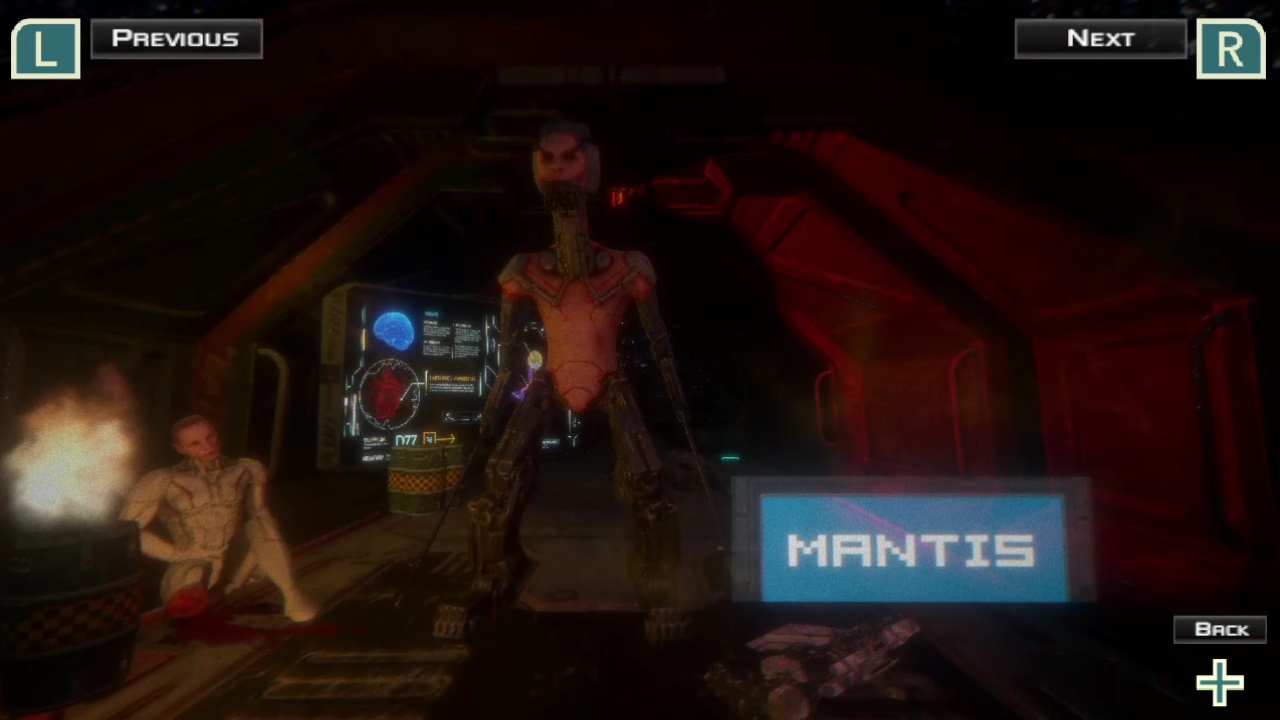
Task: Click the Mantis head to inspect it
Action: (562, 150)
